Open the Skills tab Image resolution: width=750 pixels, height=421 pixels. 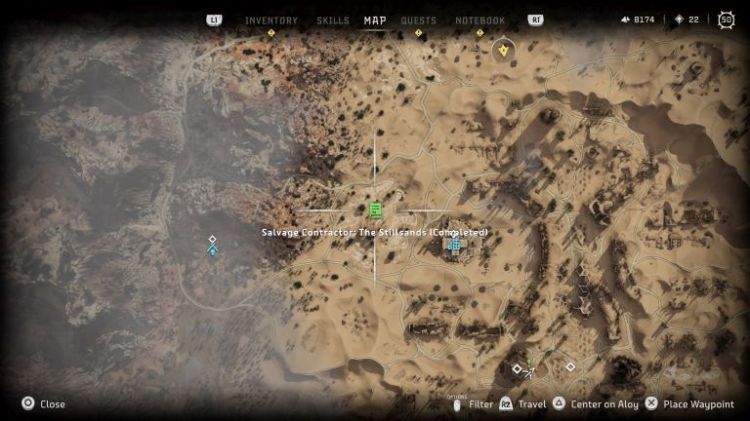[333, 20]
